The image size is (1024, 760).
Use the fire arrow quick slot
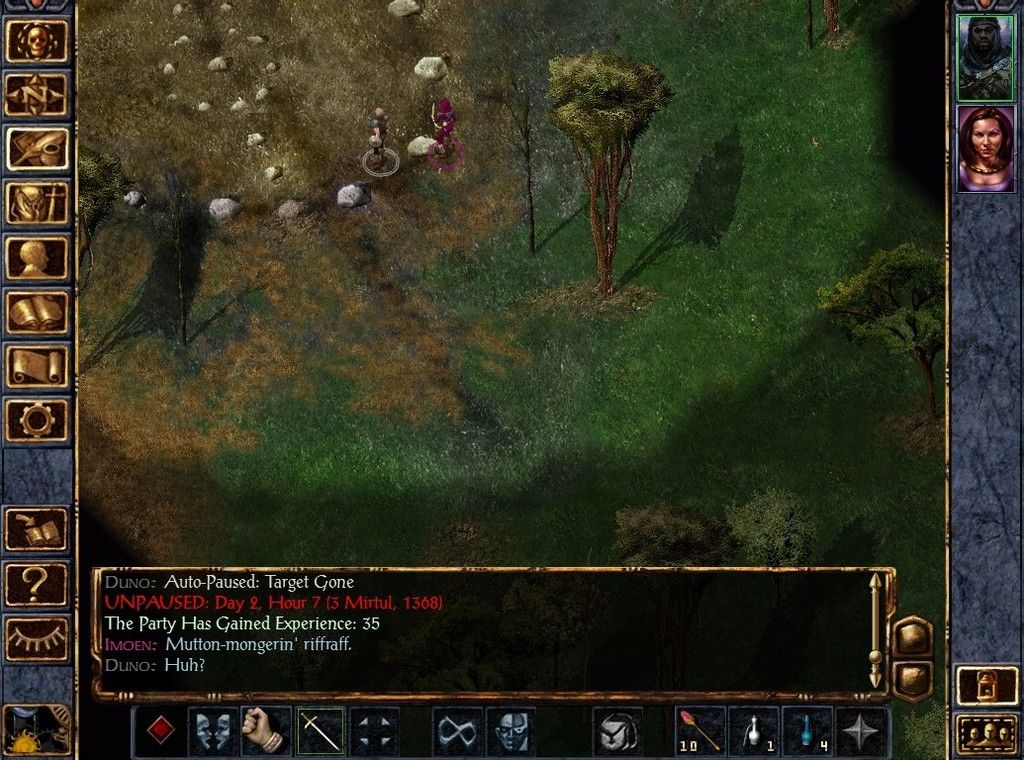(701, 732)
